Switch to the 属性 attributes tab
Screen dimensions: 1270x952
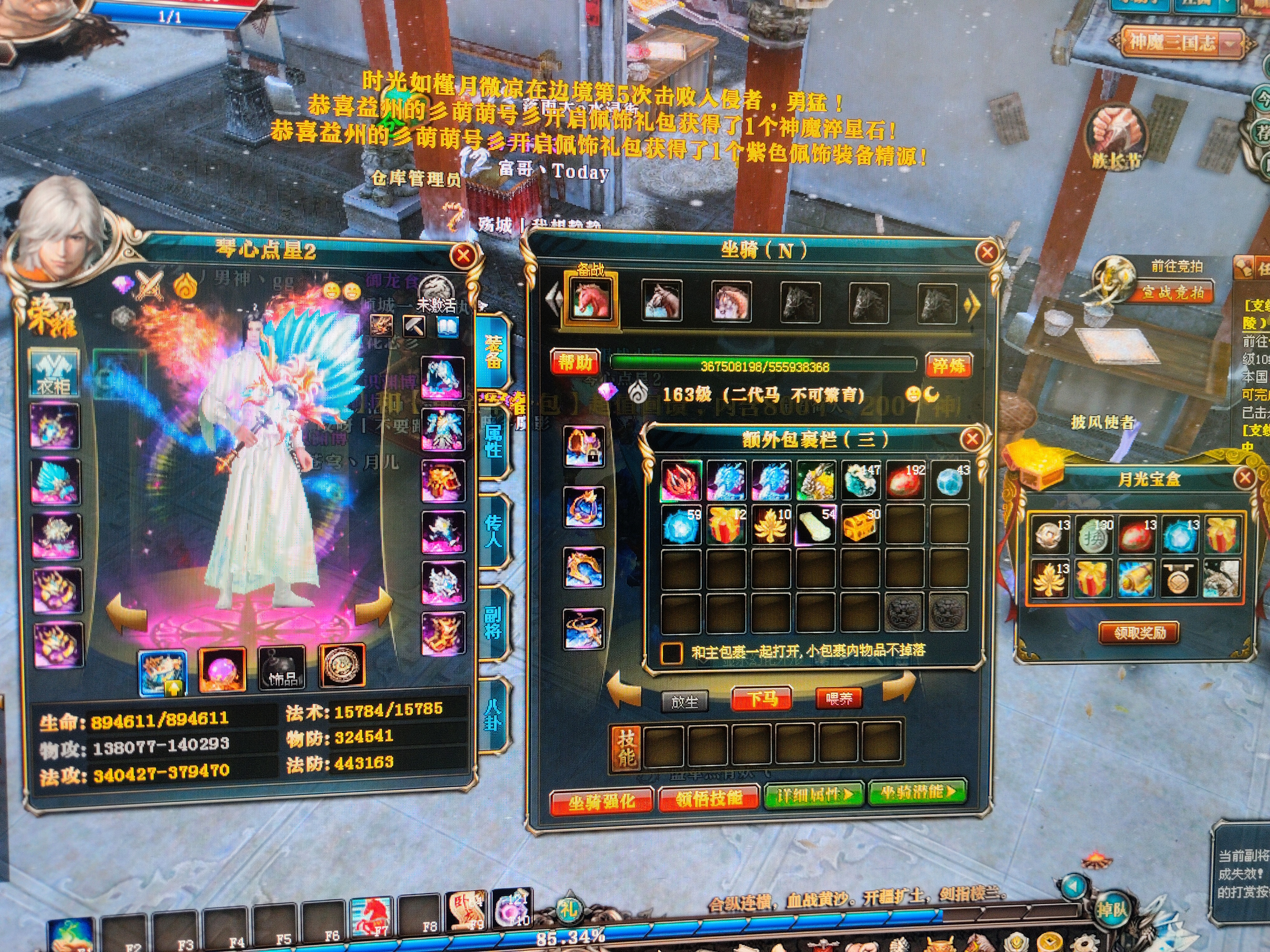click(x=493, y=440)
